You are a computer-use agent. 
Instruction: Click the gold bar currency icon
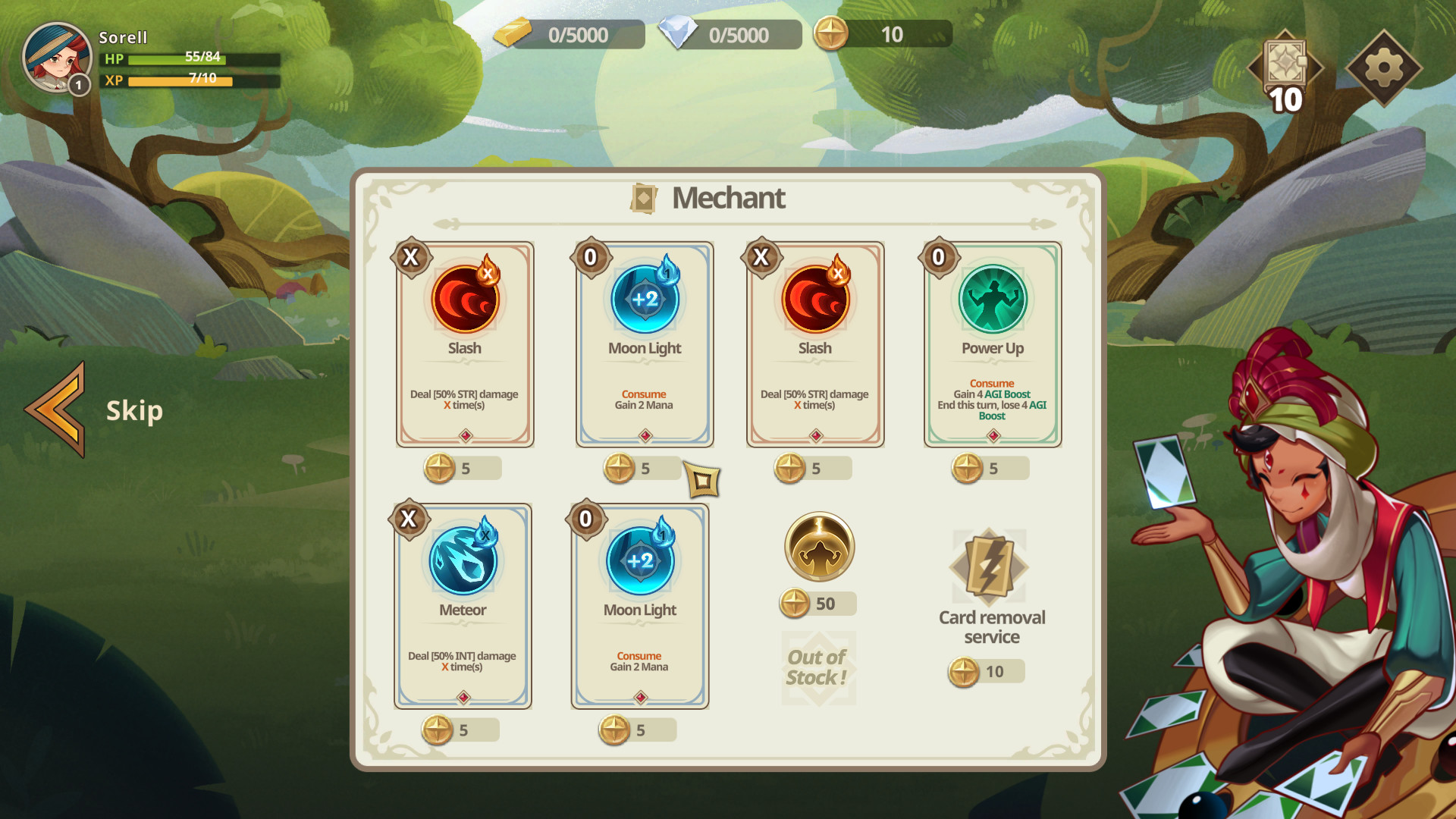pos(515,33)
